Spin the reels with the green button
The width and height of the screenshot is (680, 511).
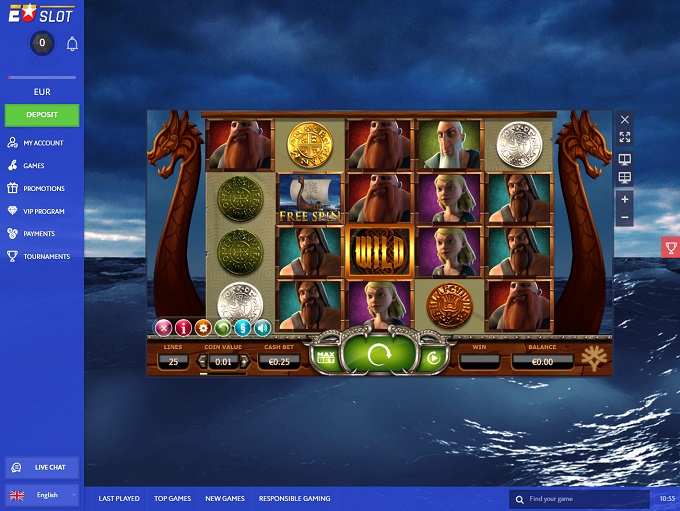click(x=378, y=355)
